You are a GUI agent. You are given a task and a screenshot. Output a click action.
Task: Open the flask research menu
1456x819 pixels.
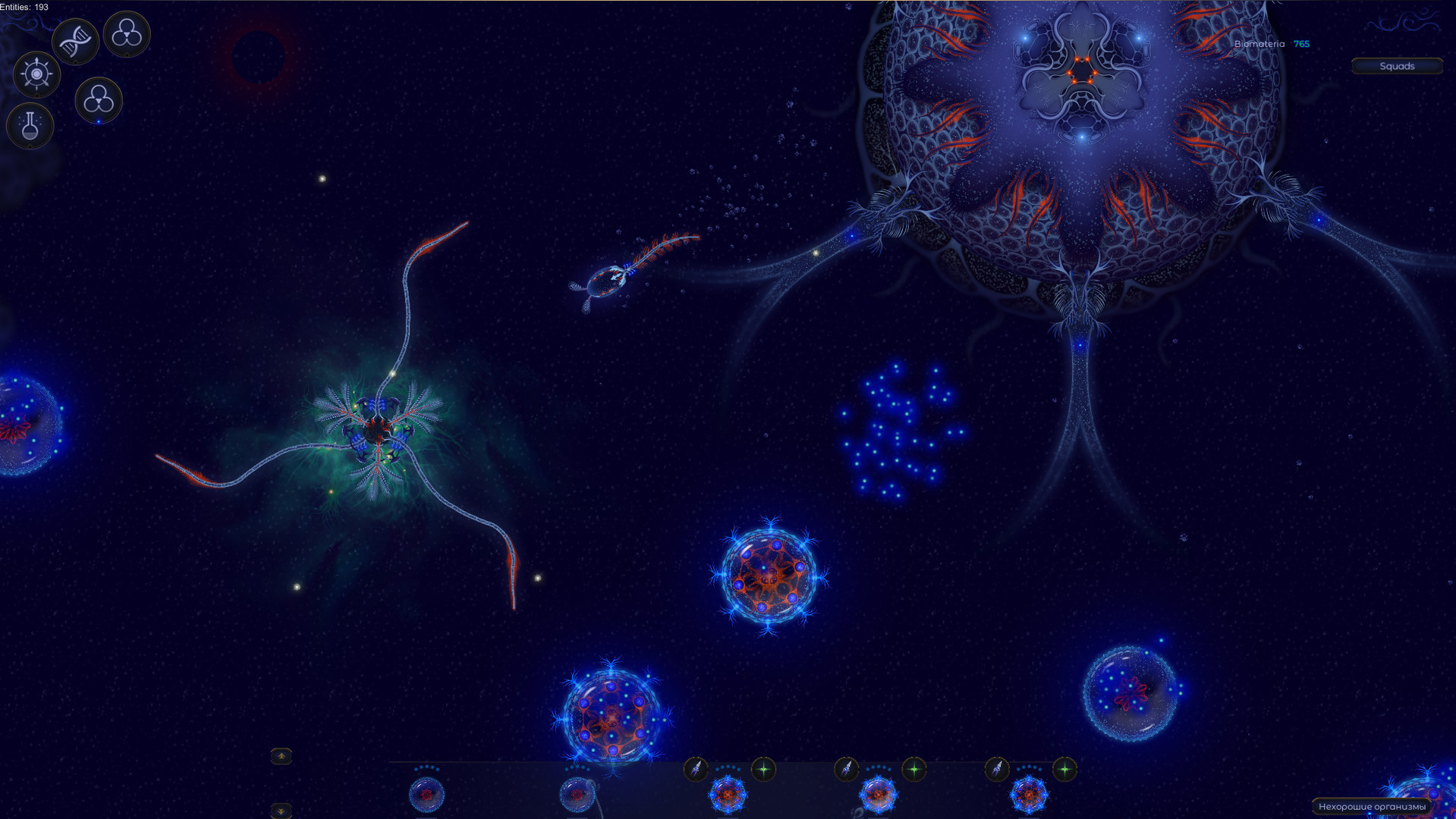pos(30,127)
